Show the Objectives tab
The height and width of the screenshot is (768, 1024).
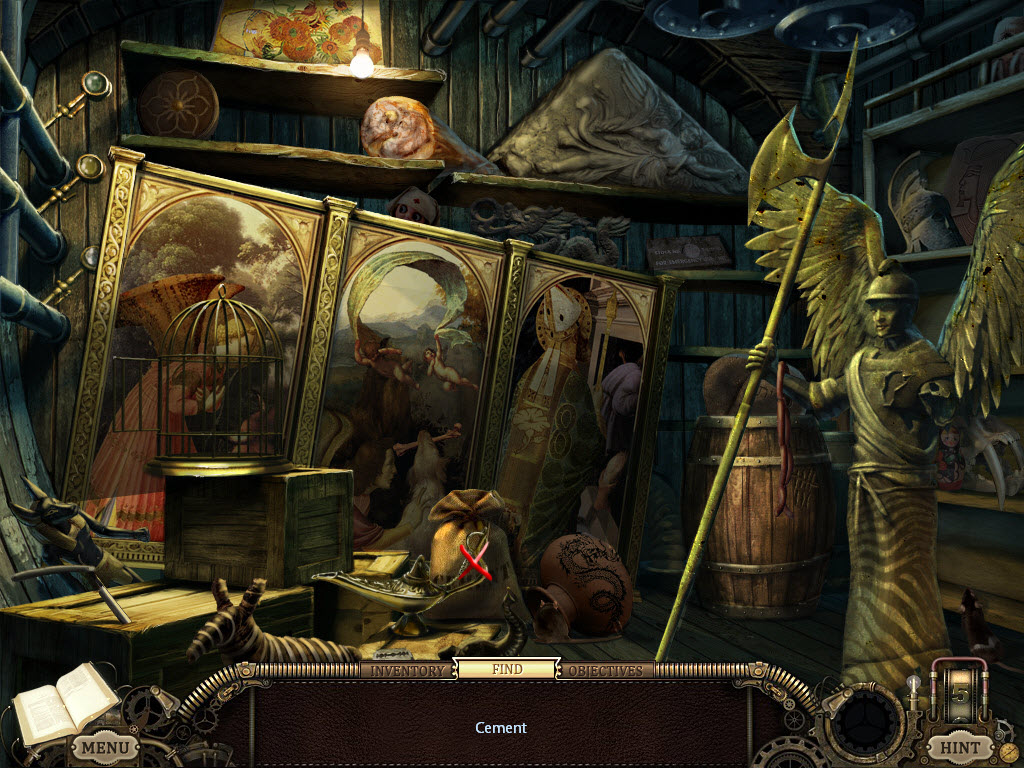pos(605,670)
